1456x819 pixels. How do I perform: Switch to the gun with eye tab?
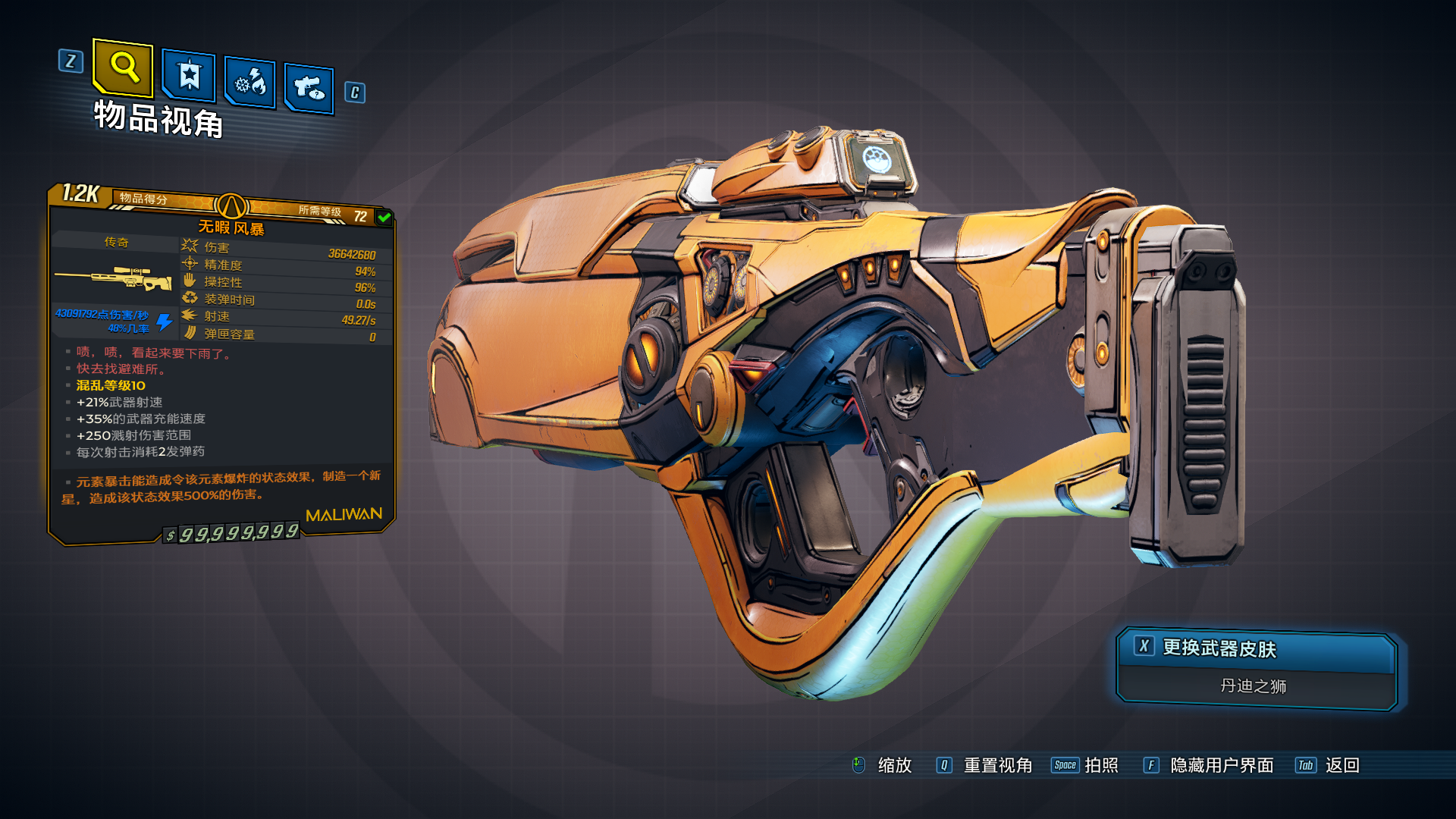pyautogui.click(x=309, y=89)
